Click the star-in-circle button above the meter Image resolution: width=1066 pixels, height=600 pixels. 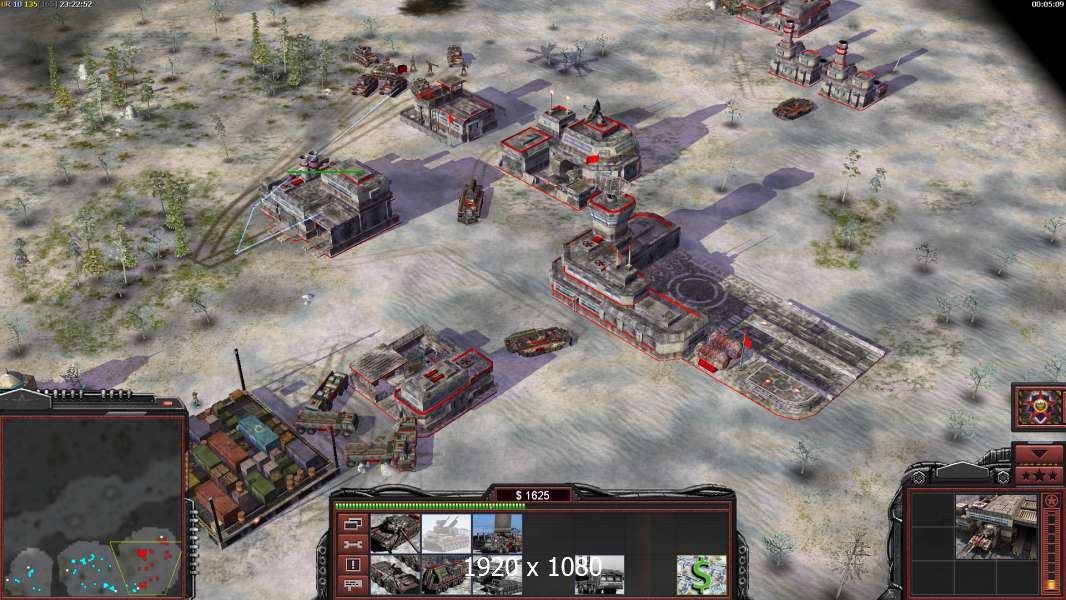(1050, 500)
